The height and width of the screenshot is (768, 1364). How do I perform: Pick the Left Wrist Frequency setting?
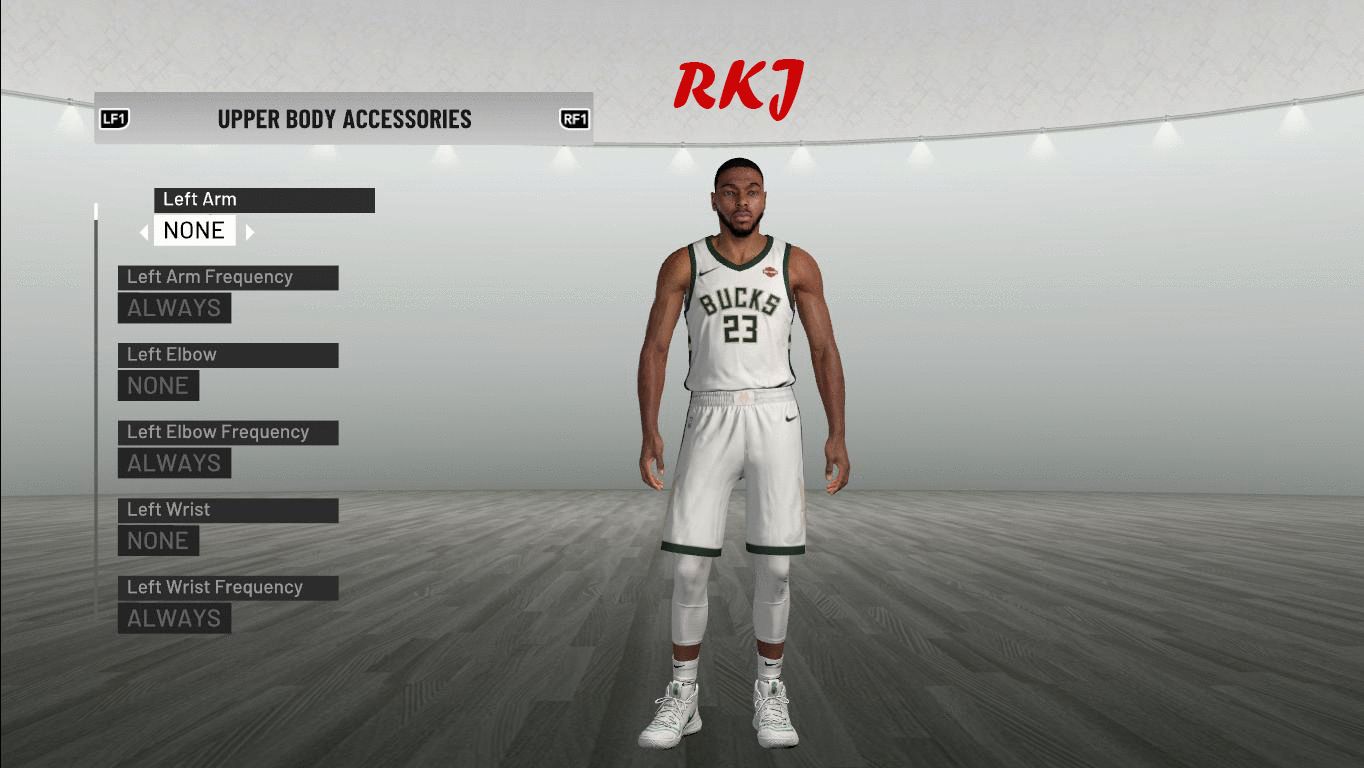click(x=228, y=588)
